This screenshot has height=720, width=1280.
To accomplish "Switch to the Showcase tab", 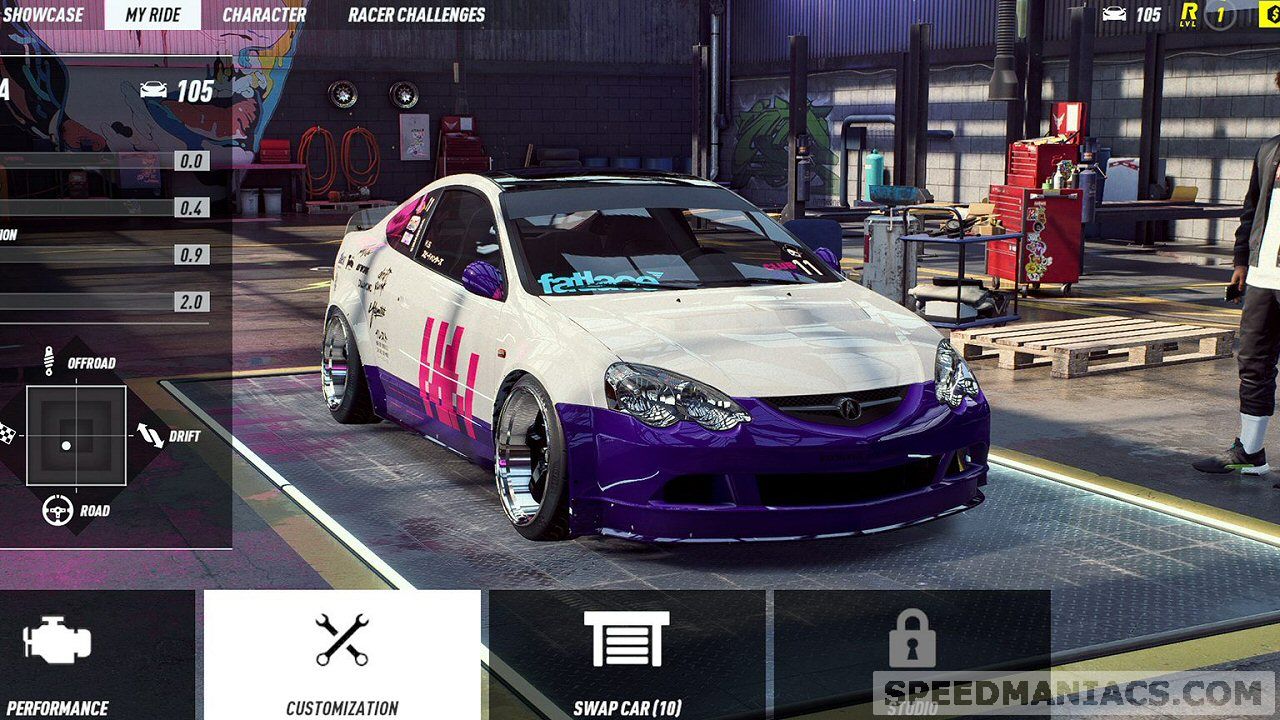I will tap(43, 15).
